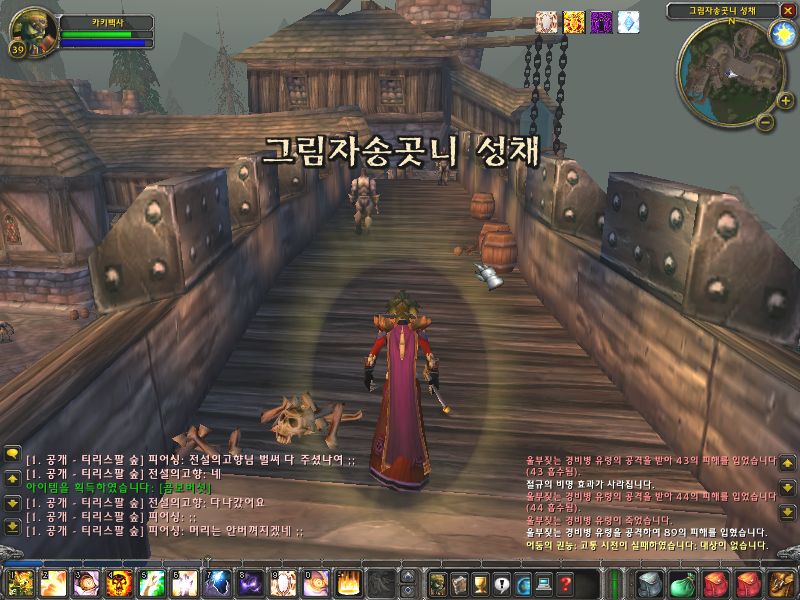The height and width of the screenshot is (600, 800).
Task: Open the main backpack
Action: point(780,583)
